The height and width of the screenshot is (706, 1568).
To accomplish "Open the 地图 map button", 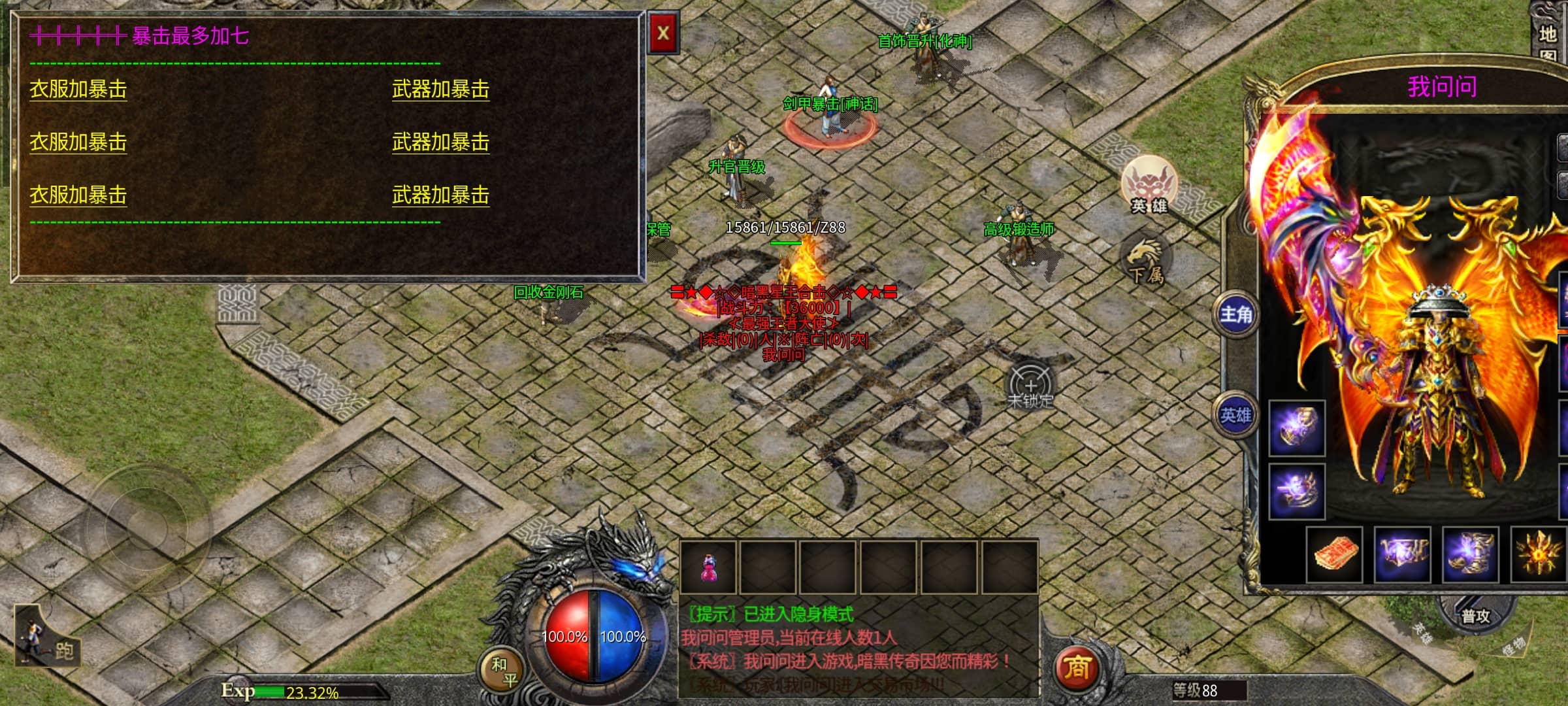I will click(1548, 39).
